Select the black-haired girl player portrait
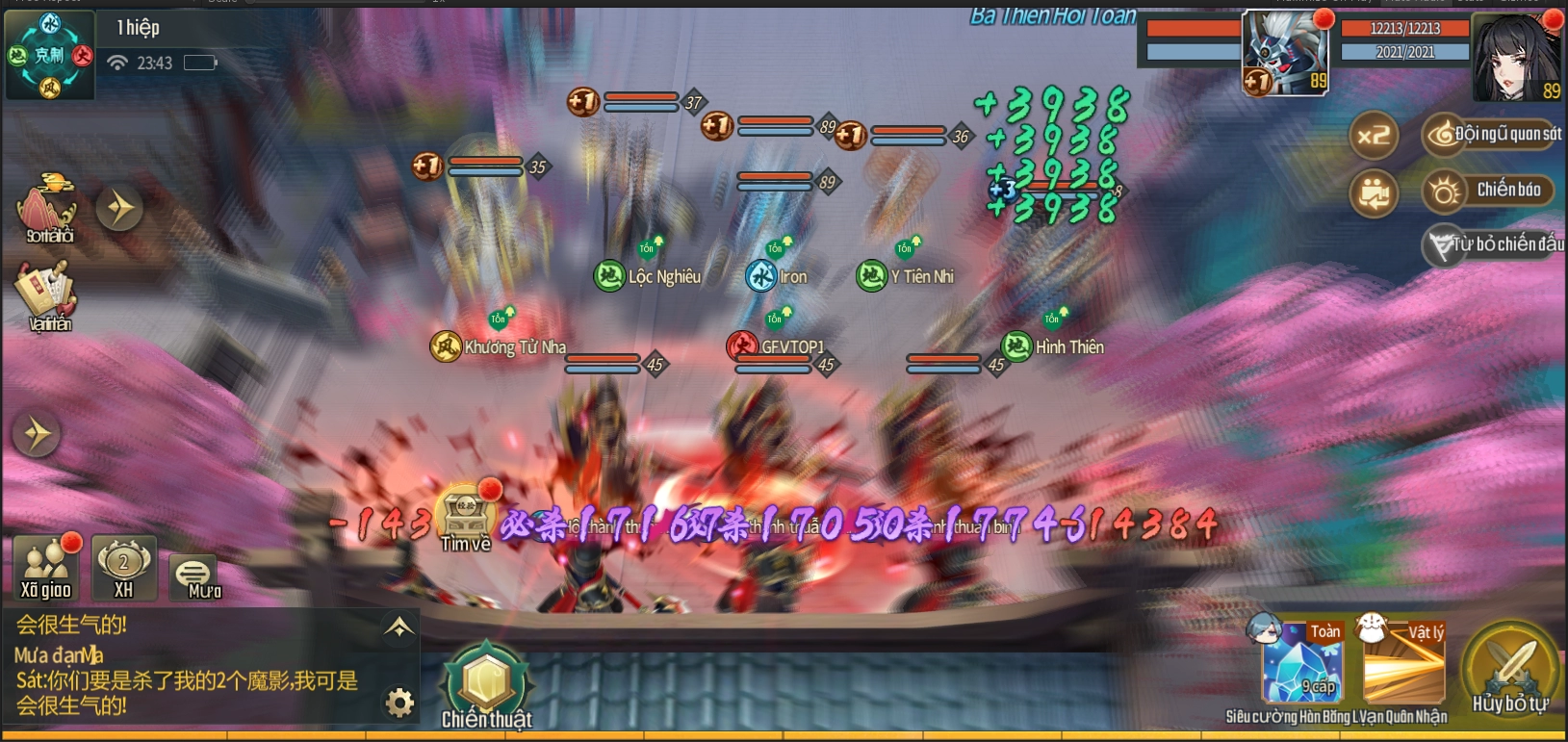The width and height of the screenshot is (1568, 742). click(x=1515, y=56)
